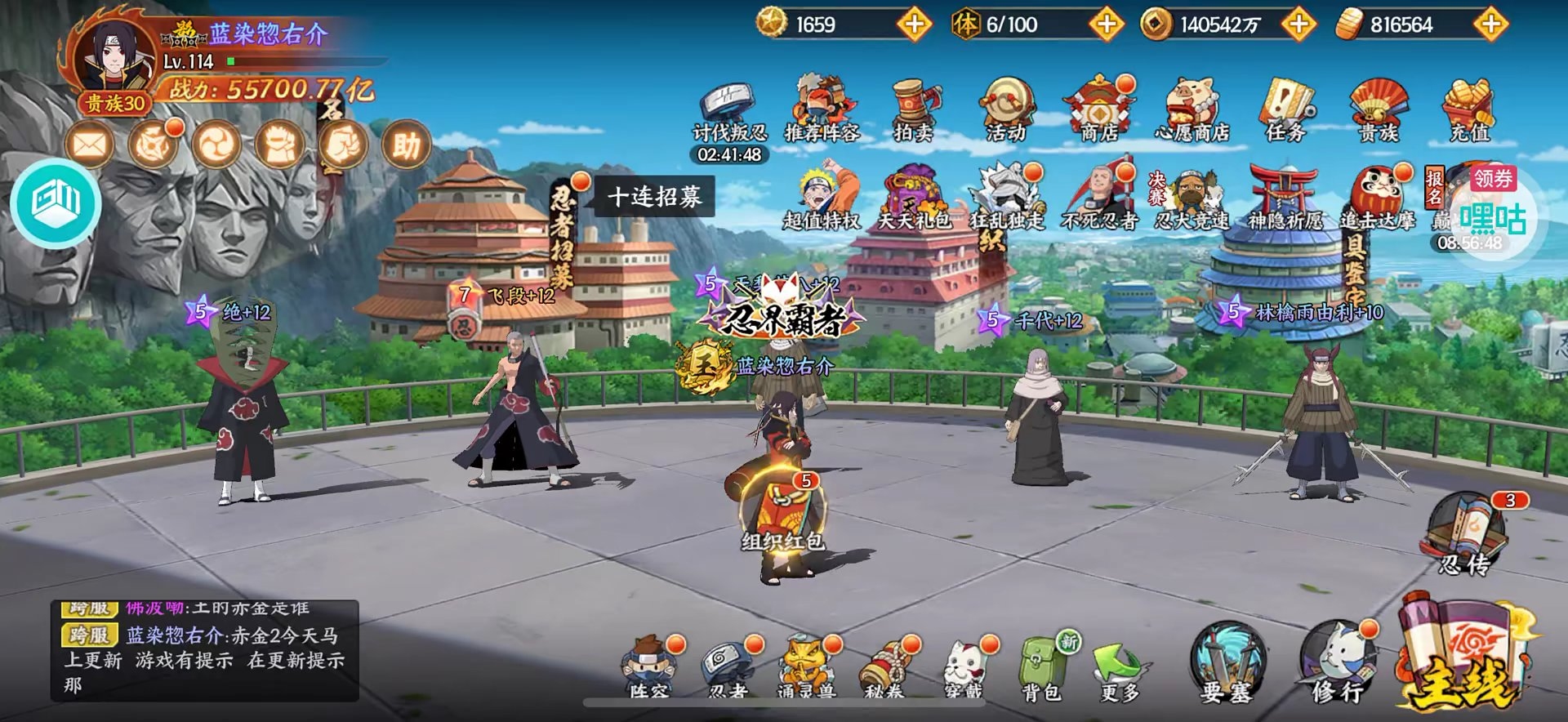This screenshot has height=722, width=1568.
Task: Open the 超值特权 value privilege offer
Action: tap(822, 198)
